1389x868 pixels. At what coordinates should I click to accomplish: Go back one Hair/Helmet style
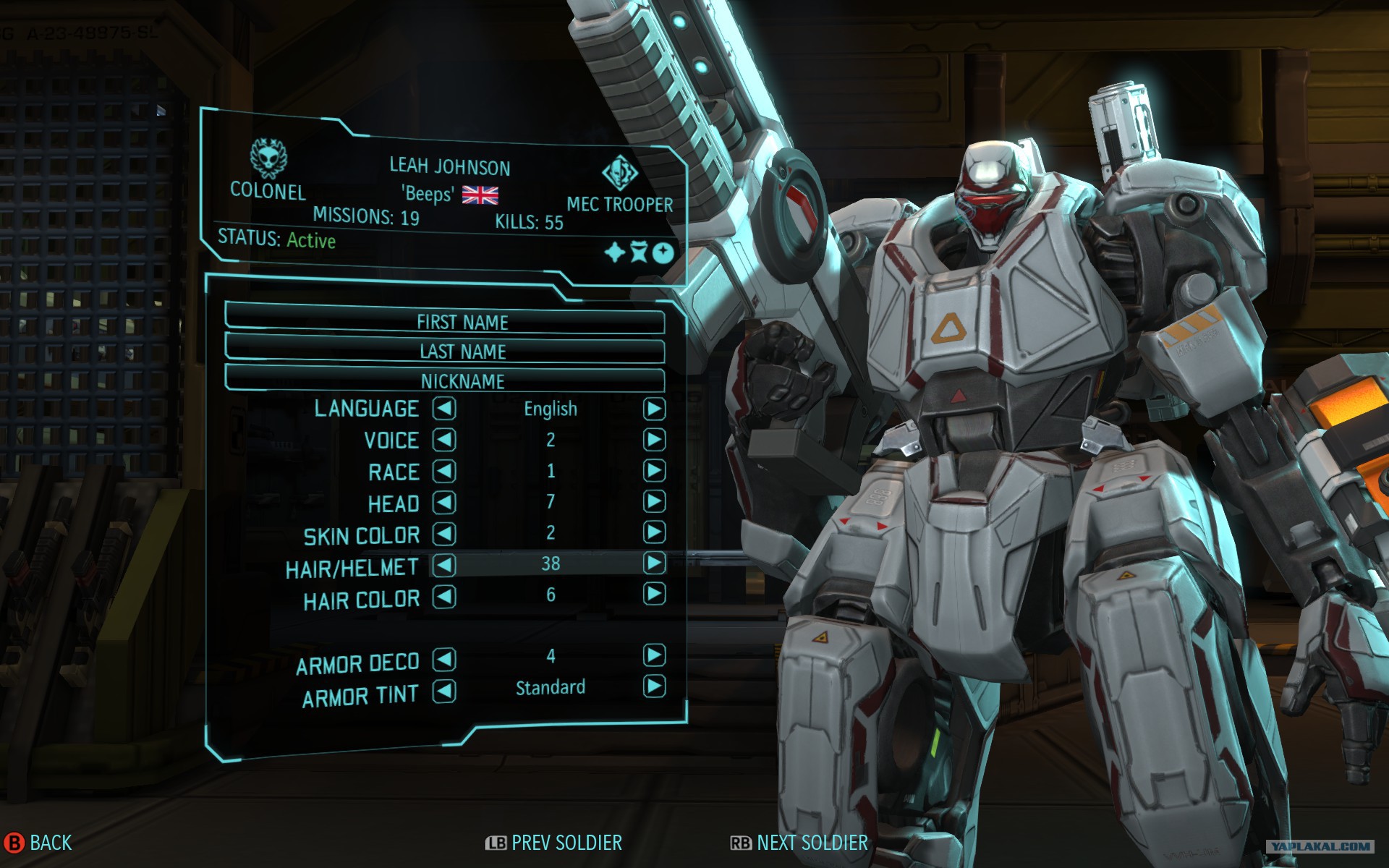click(444, 565)
